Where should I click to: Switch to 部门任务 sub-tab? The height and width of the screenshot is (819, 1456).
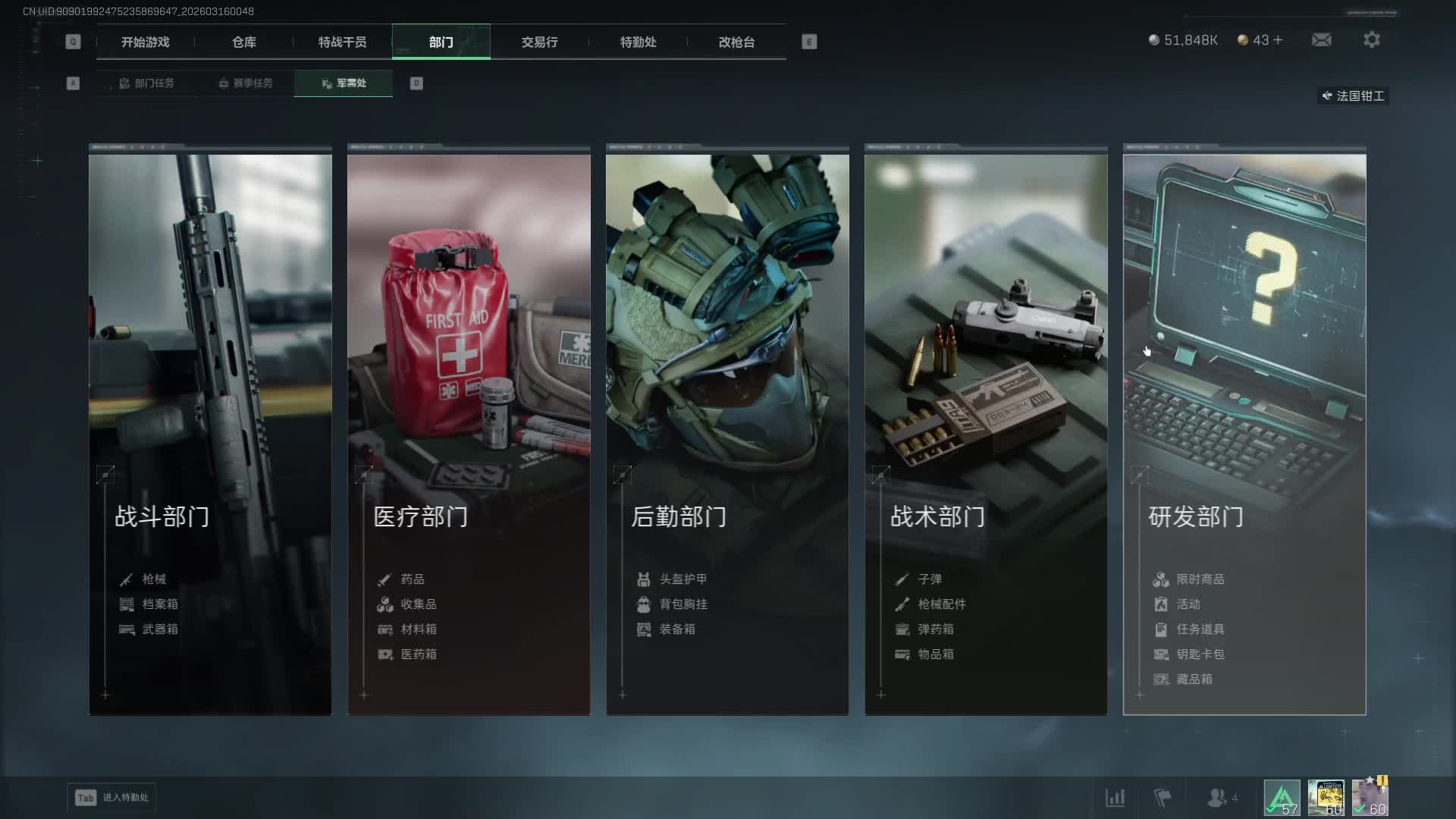click(x=147, y=83)
